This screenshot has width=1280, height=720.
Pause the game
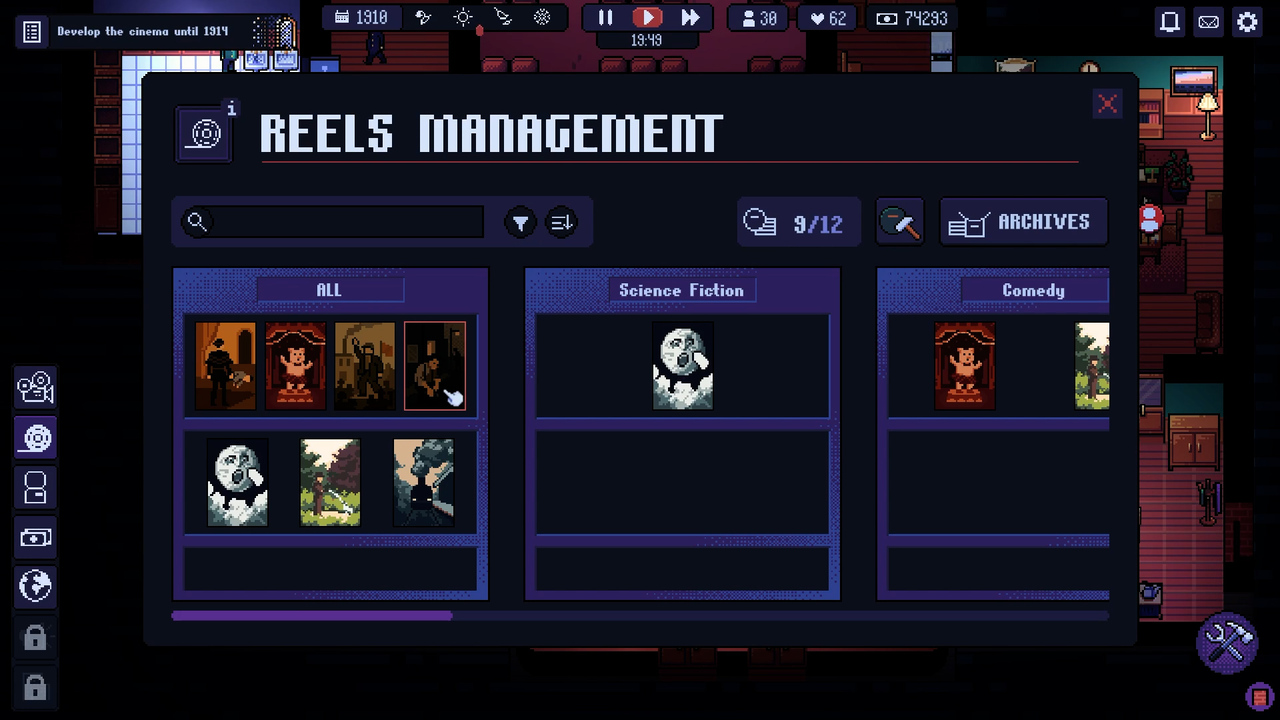[606, 18]
